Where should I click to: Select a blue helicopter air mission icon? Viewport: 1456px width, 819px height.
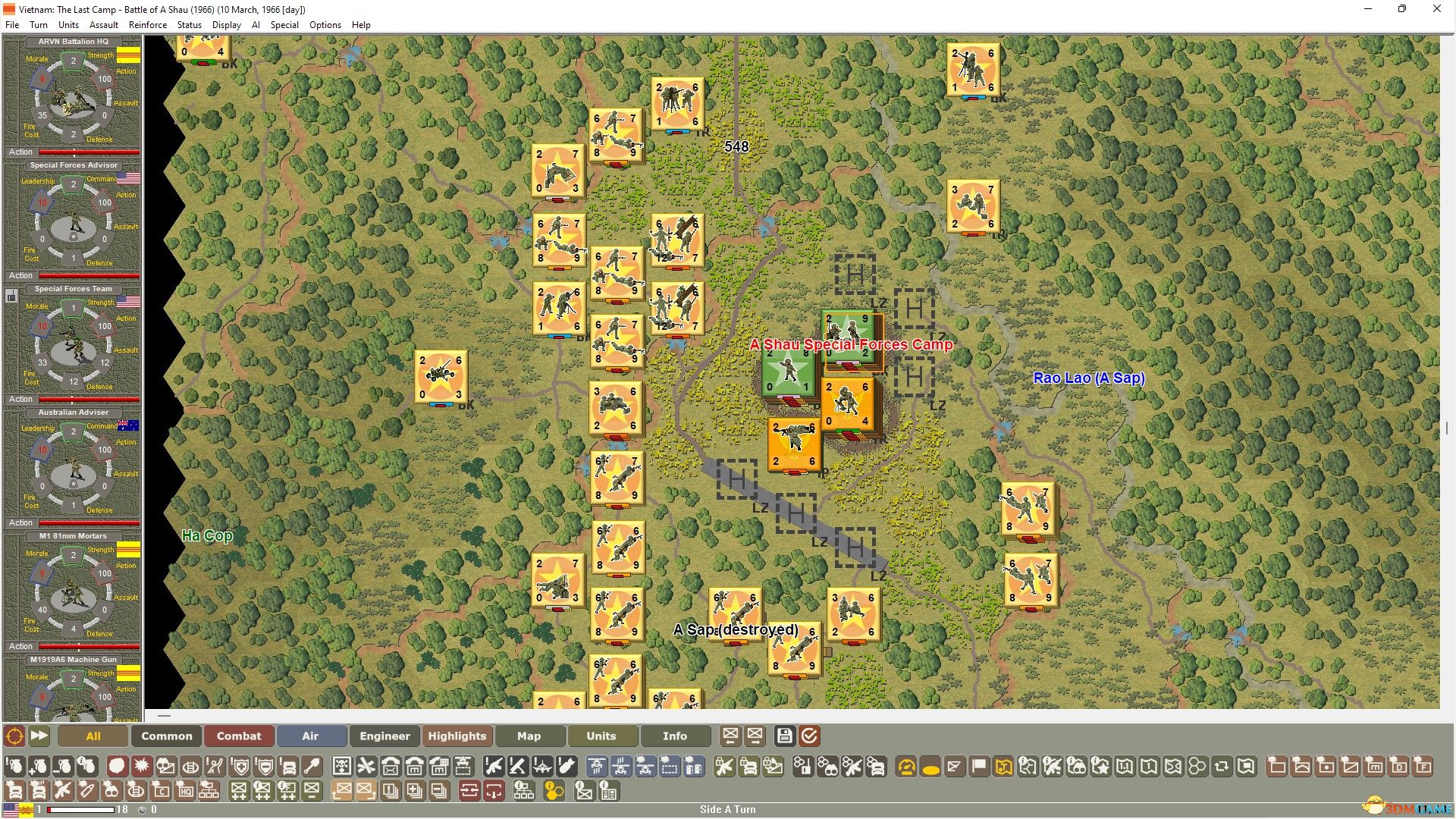coord(598,767)
